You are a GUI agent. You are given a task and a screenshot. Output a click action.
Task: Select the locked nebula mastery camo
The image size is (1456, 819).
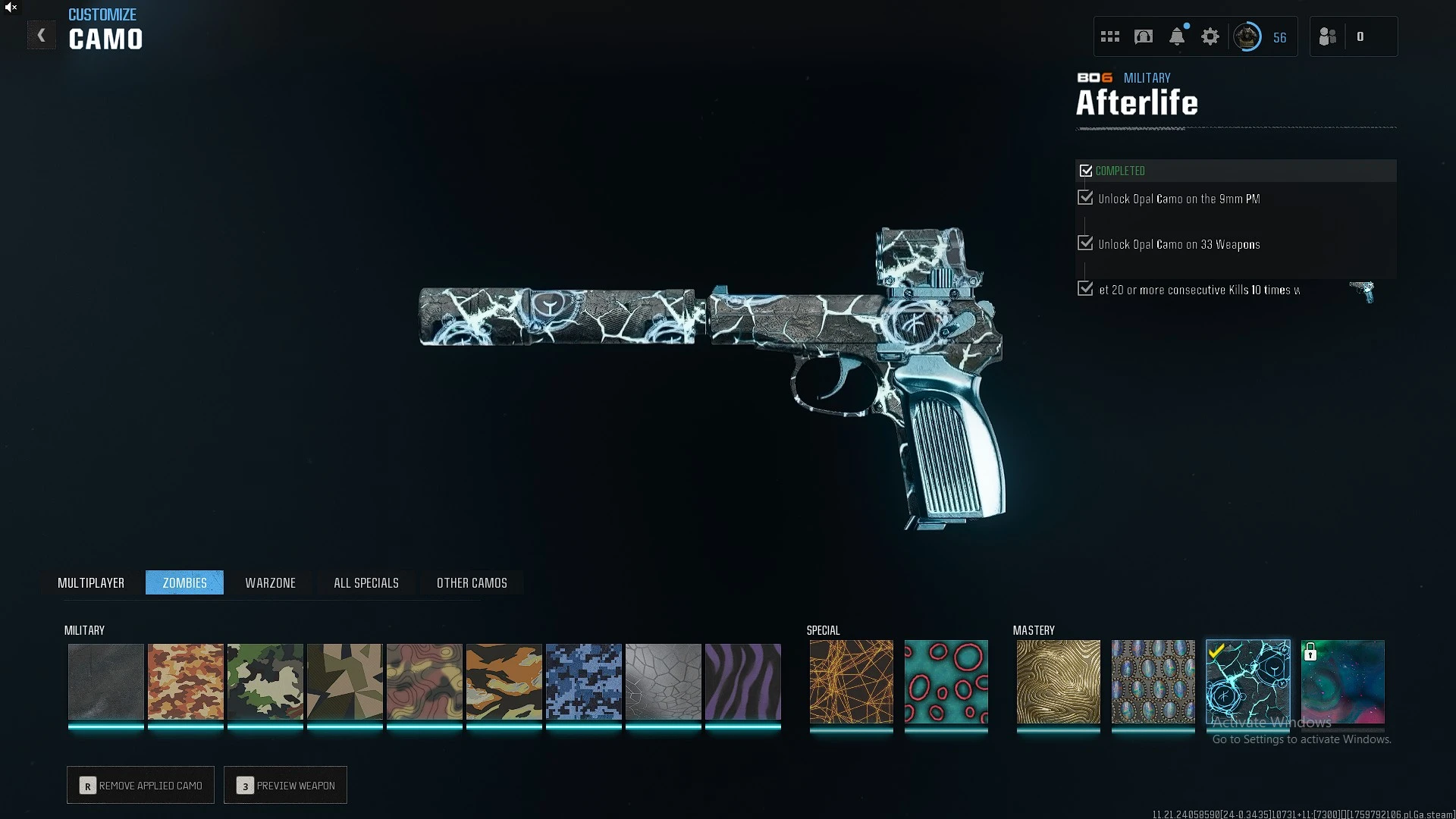[1343, 682]
